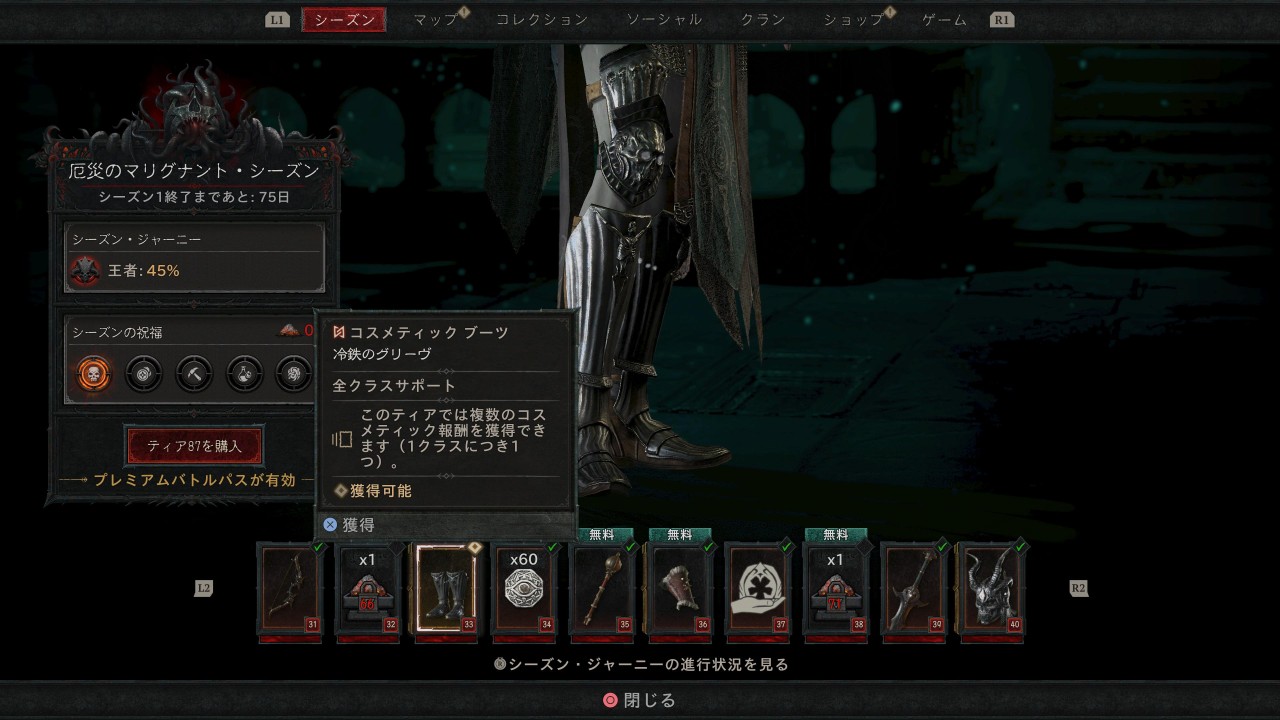Image resolution: width=1280 pixels, height=720 pixels.
Task: Click the ティア87を購入 button
Action: pos(194,446)
